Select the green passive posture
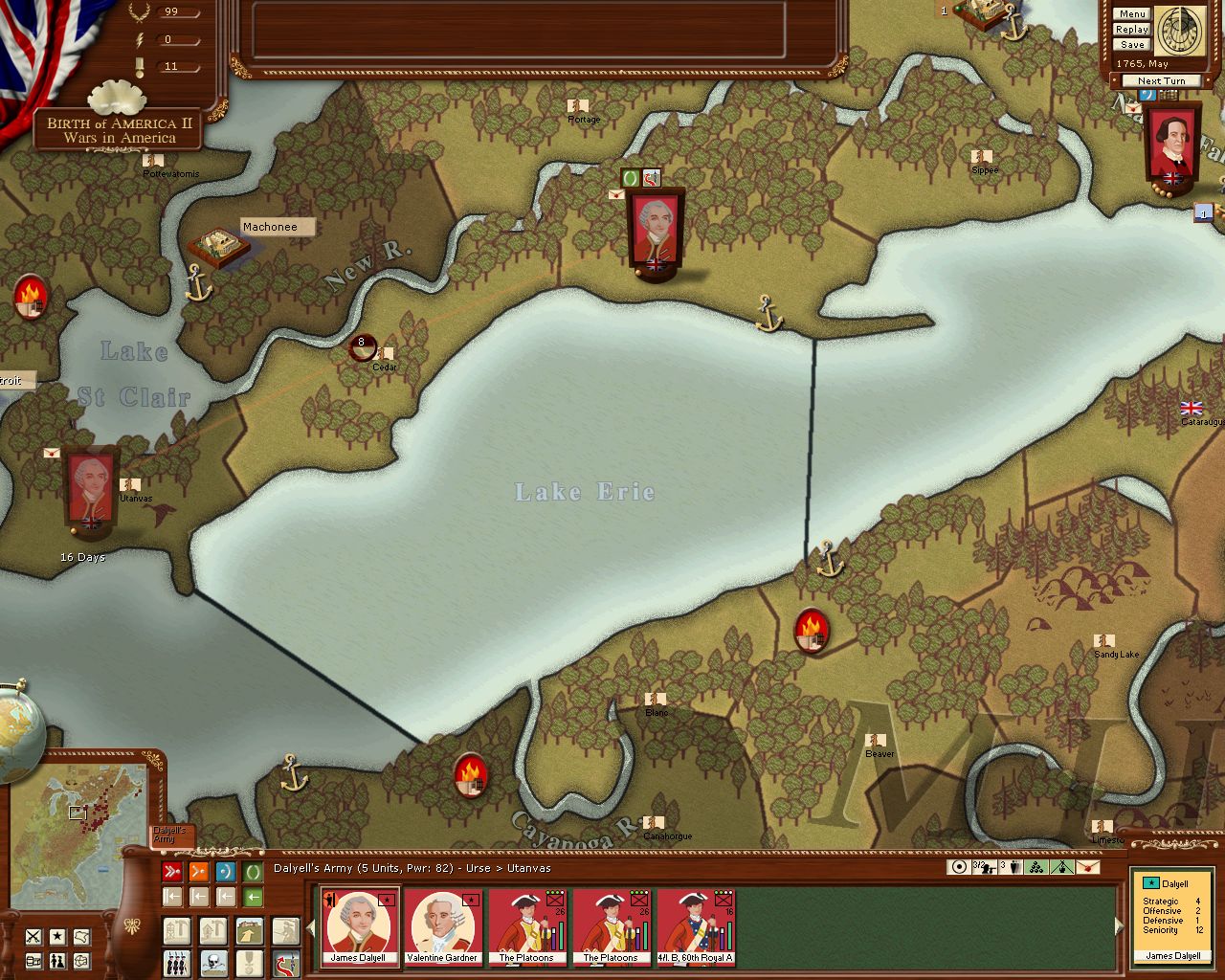Image resolution: width=1225 pixels, height=980 pixels. [x=253, y=872]
